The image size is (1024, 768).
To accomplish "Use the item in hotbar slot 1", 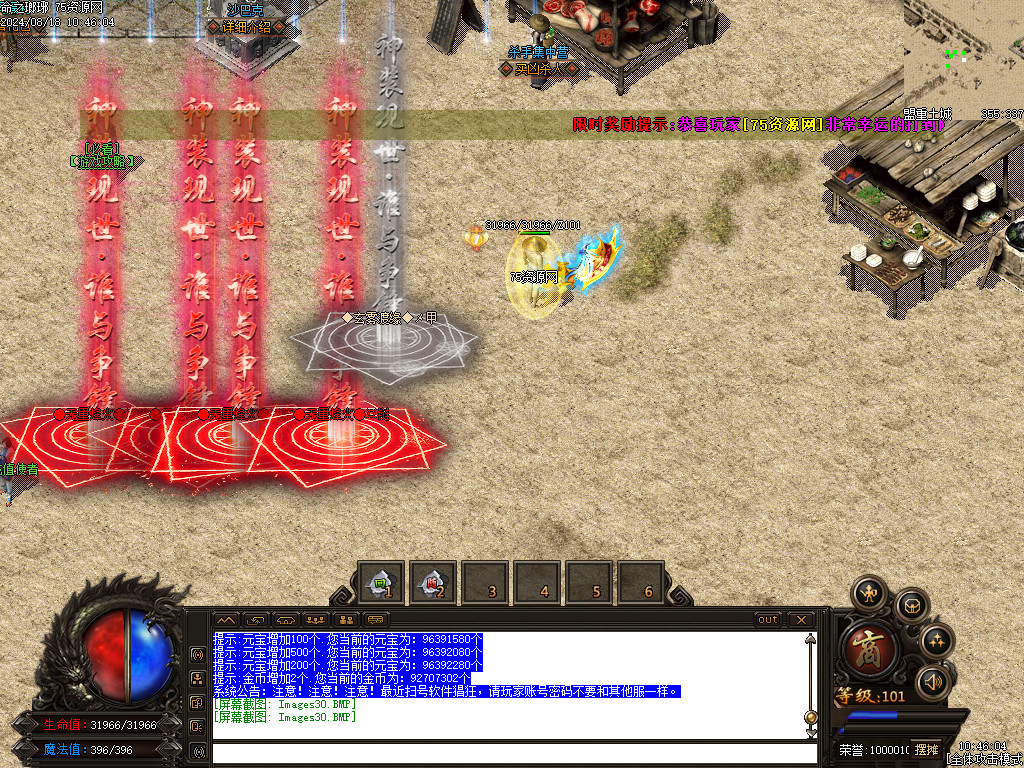I will pos(380,583).
